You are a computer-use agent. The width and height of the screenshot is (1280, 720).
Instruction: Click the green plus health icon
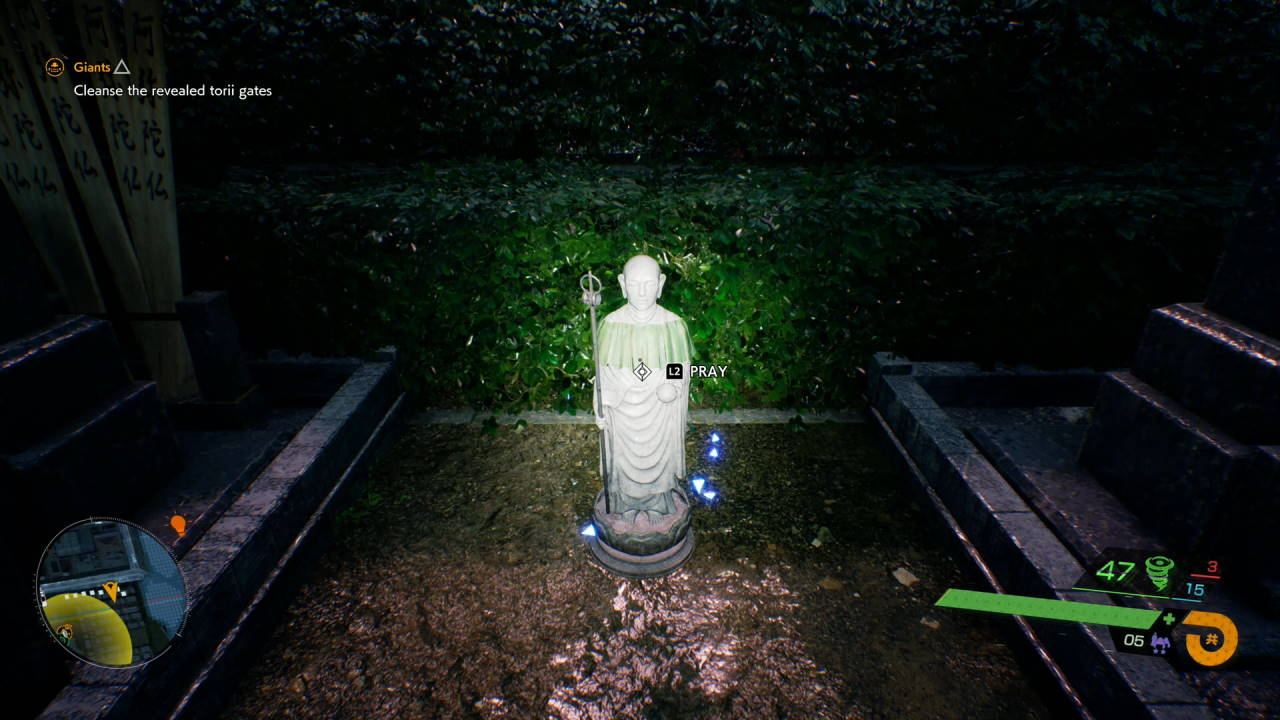[x=1169, y=618]
